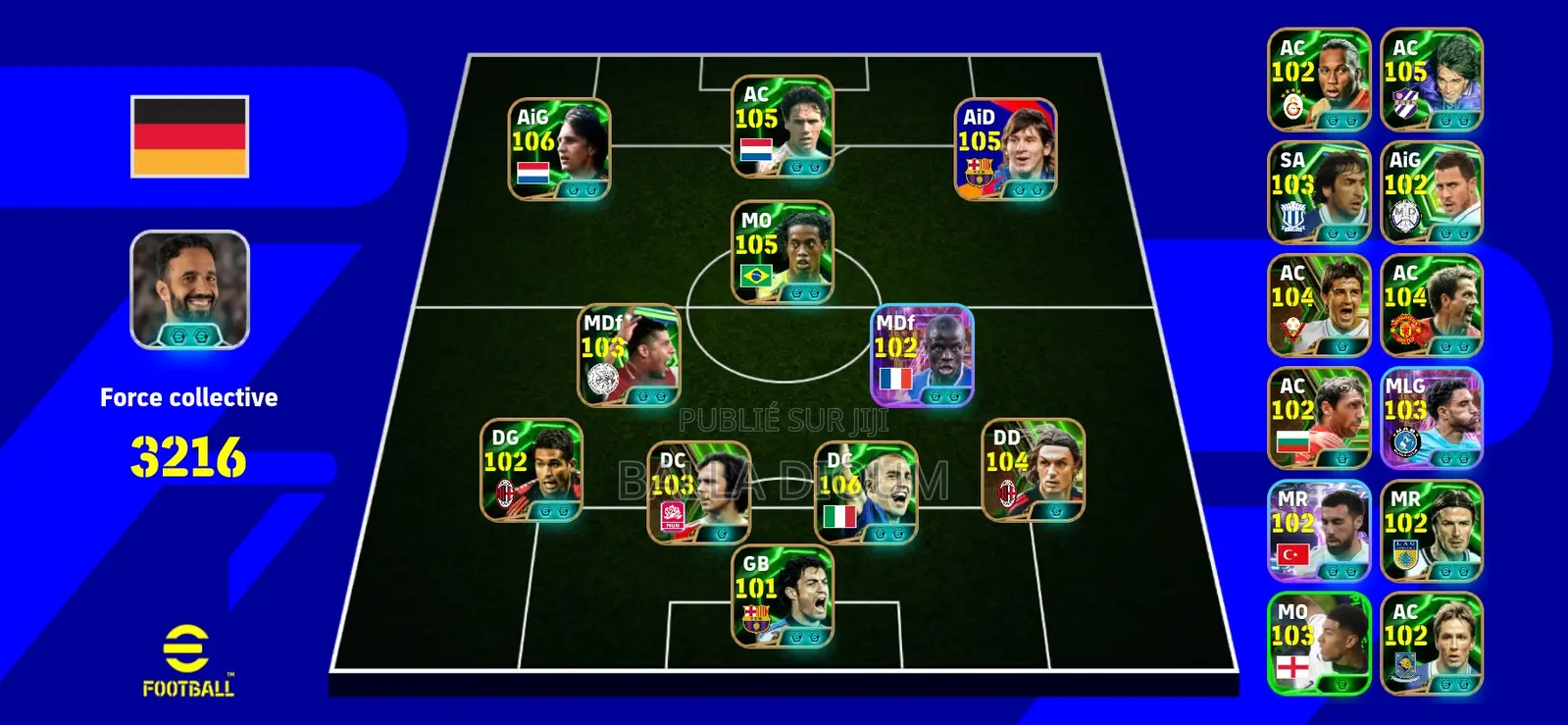Select Raúl's SA 103 card in the sidebar
Image resolution: width=1568 pixels, height=725 pixels.
coord(1318,191)
